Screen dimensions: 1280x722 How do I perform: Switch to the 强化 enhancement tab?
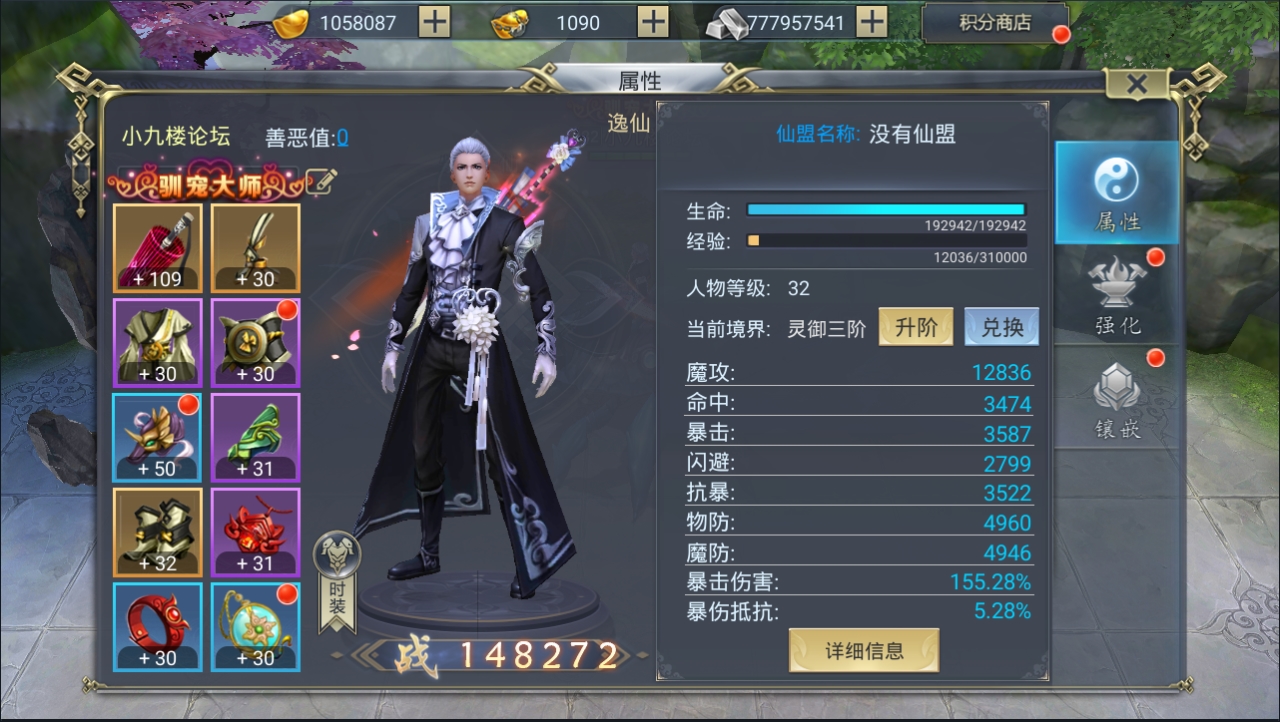1117,297
